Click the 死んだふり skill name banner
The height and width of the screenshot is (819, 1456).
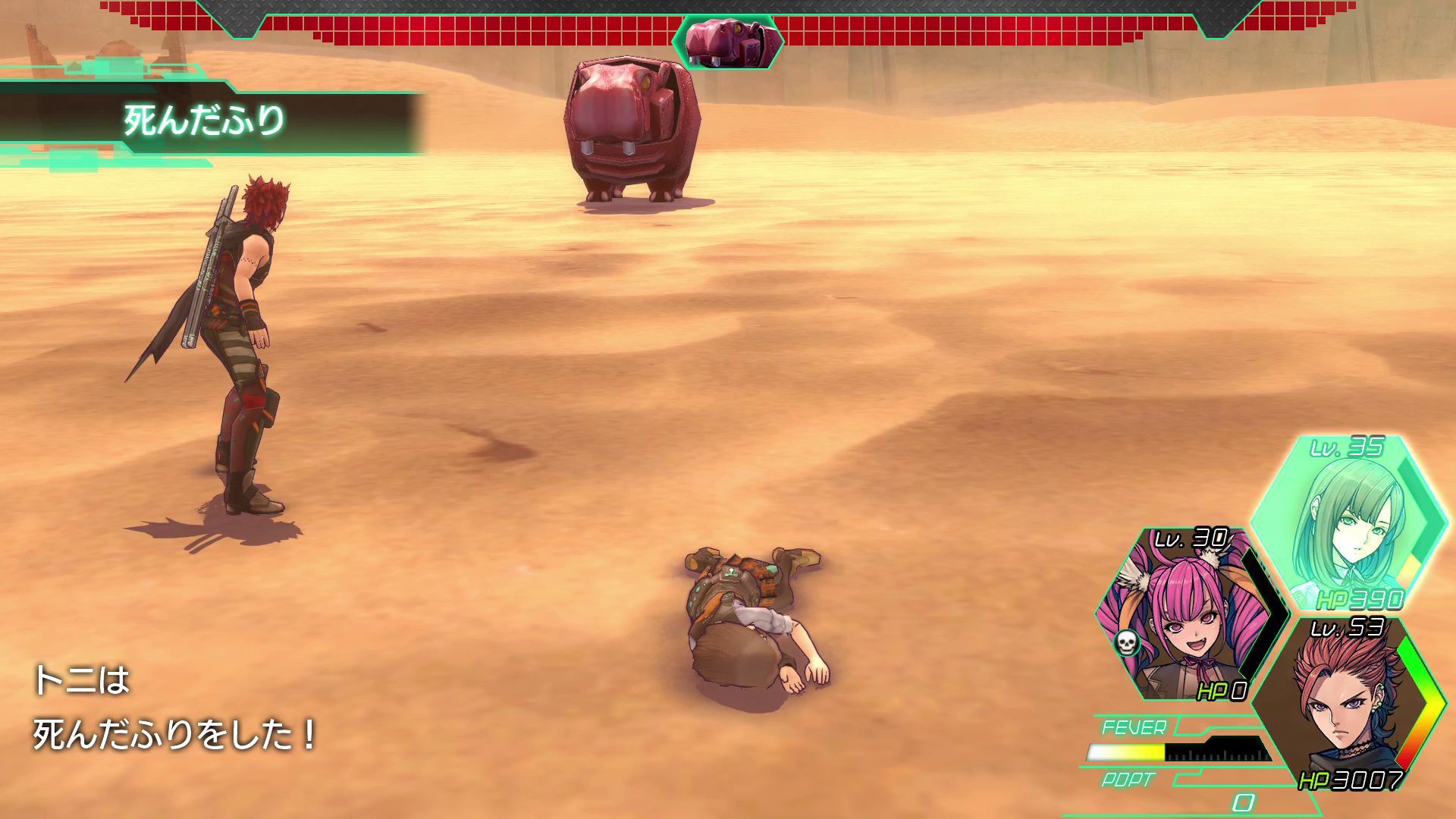tap(205, 119)
